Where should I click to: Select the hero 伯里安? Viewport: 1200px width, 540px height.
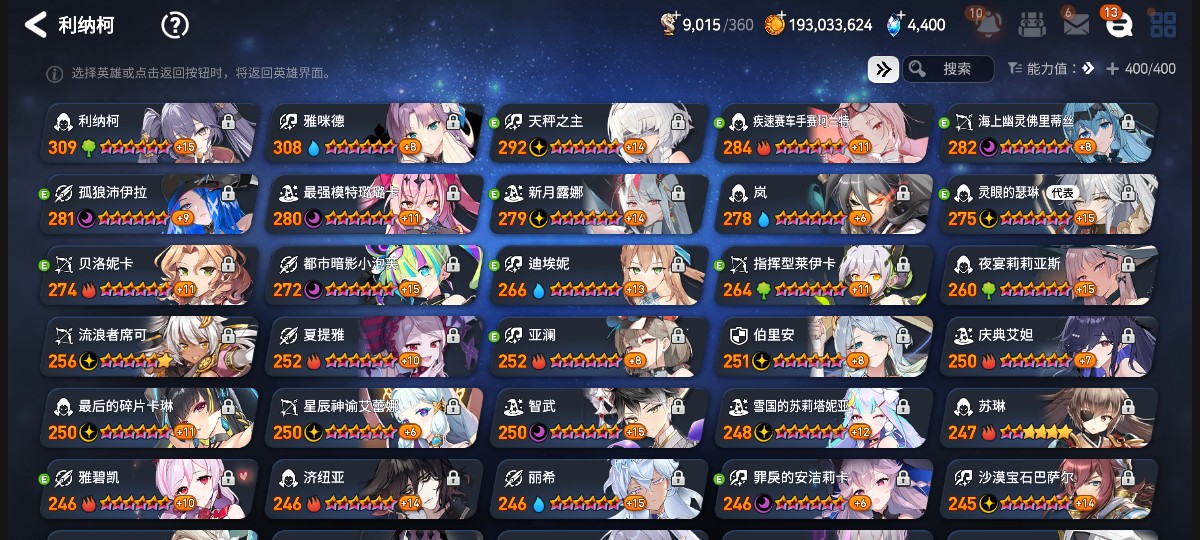pyautogui.click(x=825, y=348)
